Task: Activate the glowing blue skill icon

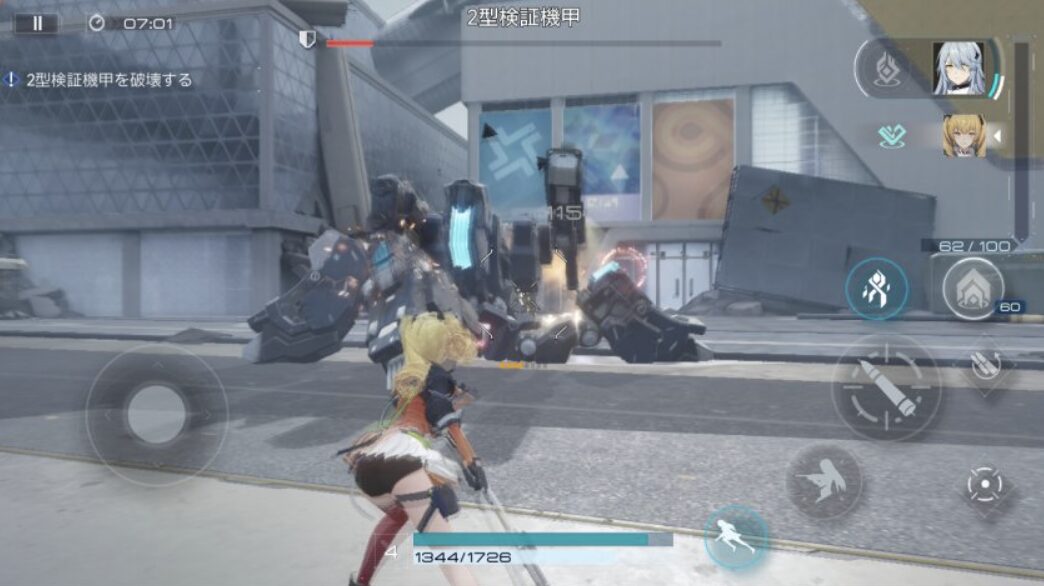Action: click(876, 289)
